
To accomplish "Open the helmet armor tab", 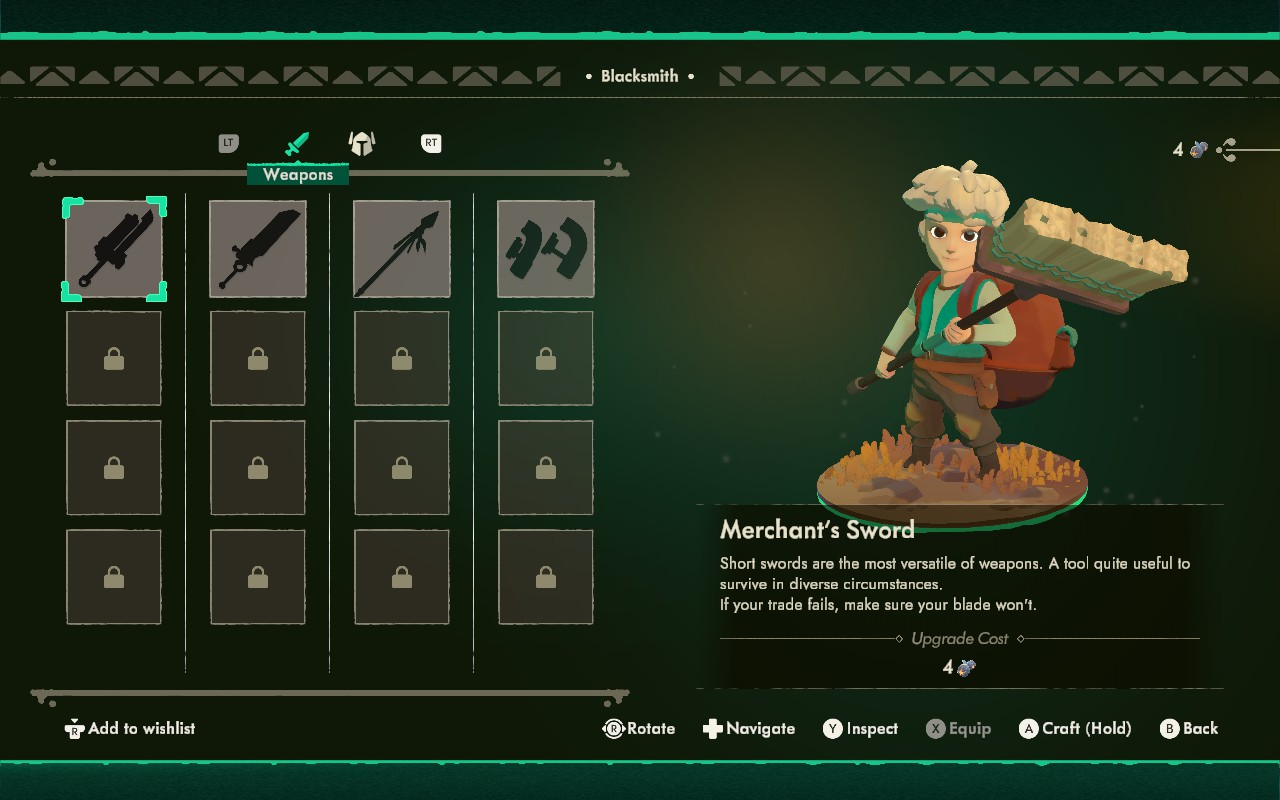I will 361,144.
